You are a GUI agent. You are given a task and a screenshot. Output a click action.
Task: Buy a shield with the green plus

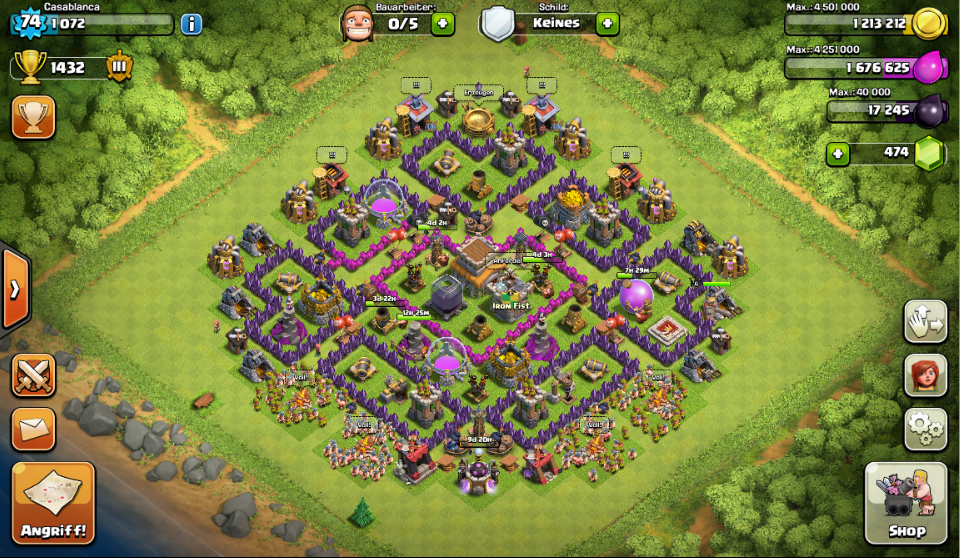coord(607,23)
